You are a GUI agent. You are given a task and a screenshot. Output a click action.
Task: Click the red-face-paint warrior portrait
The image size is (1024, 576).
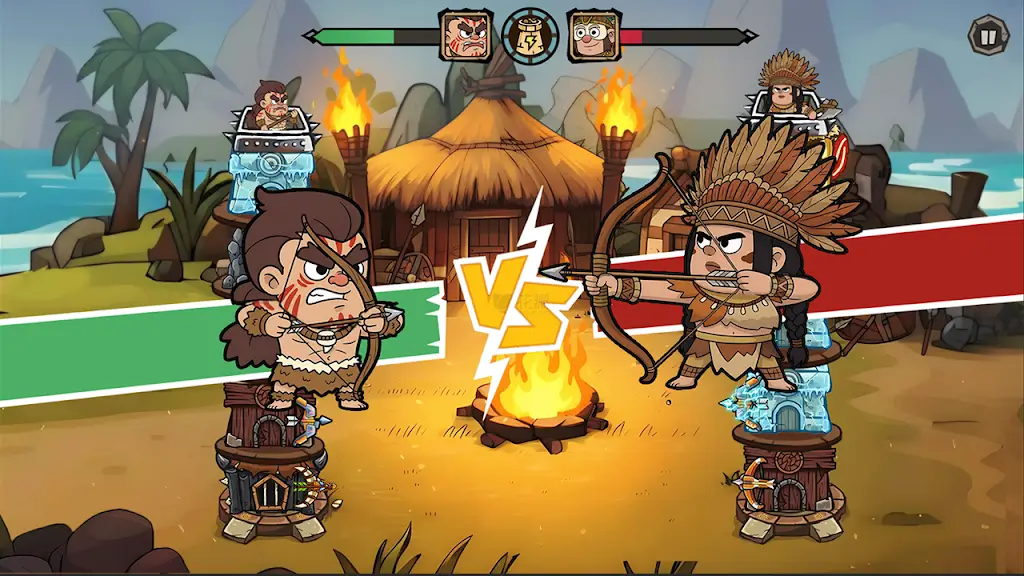pos(467,36)
